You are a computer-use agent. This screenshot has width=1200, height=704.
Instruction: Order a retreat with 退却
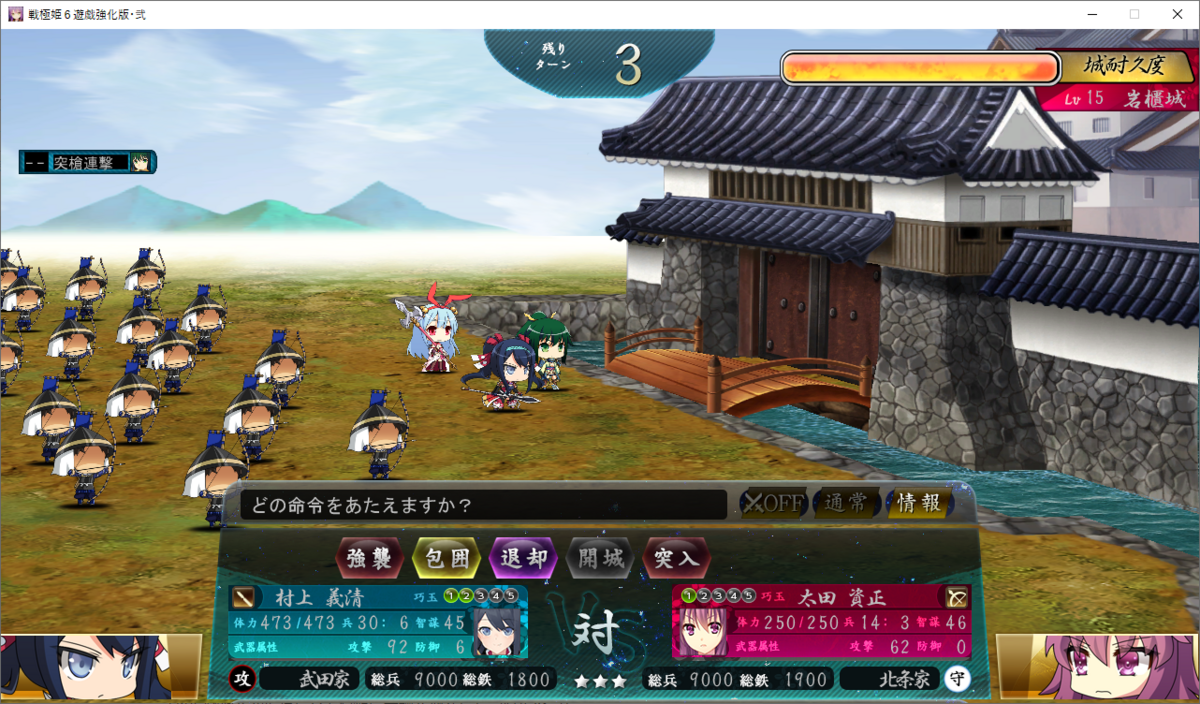[521, 557]
